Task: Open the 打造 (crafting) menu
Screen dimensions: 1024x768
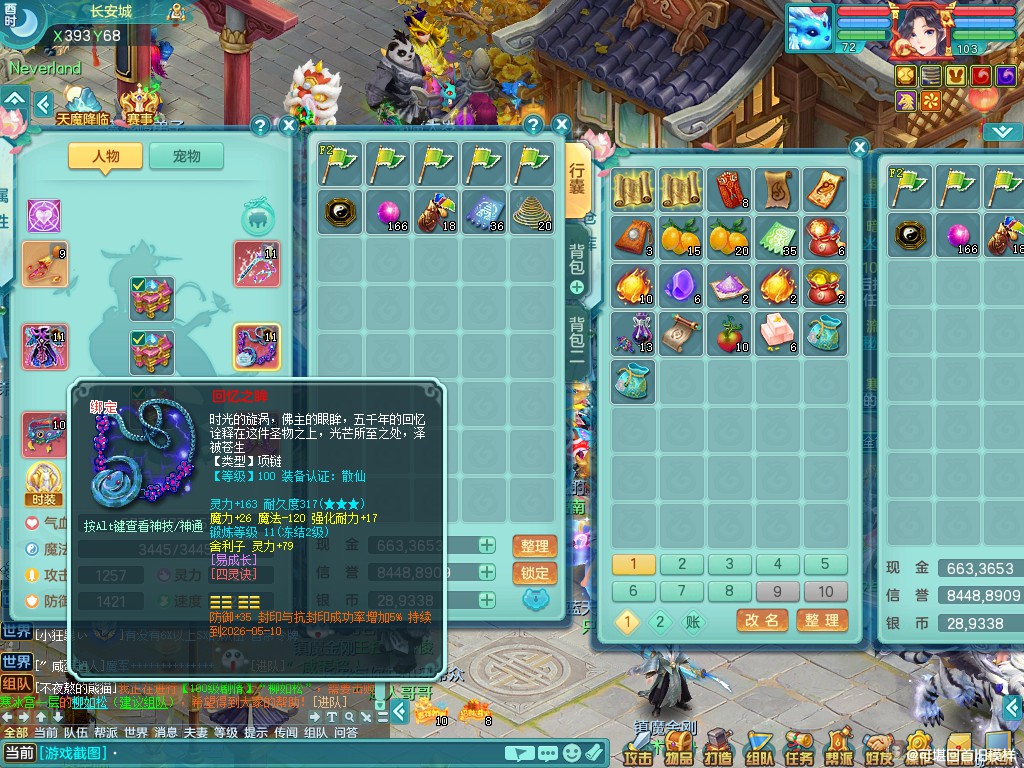Action: [718, 746]
